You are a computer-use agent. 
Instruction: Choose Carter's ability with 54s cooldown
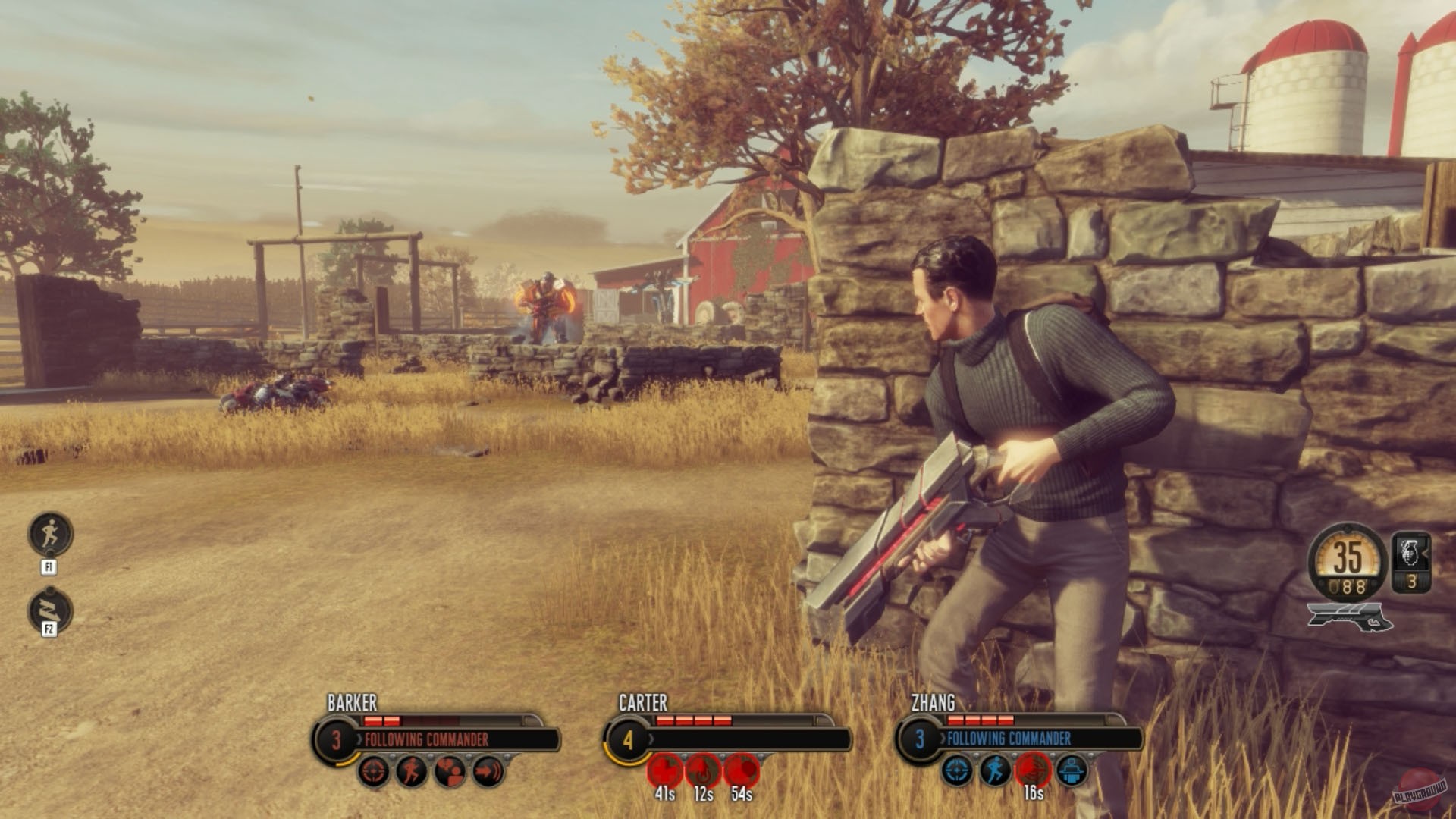pyautogui.click(x=742, y=771)
